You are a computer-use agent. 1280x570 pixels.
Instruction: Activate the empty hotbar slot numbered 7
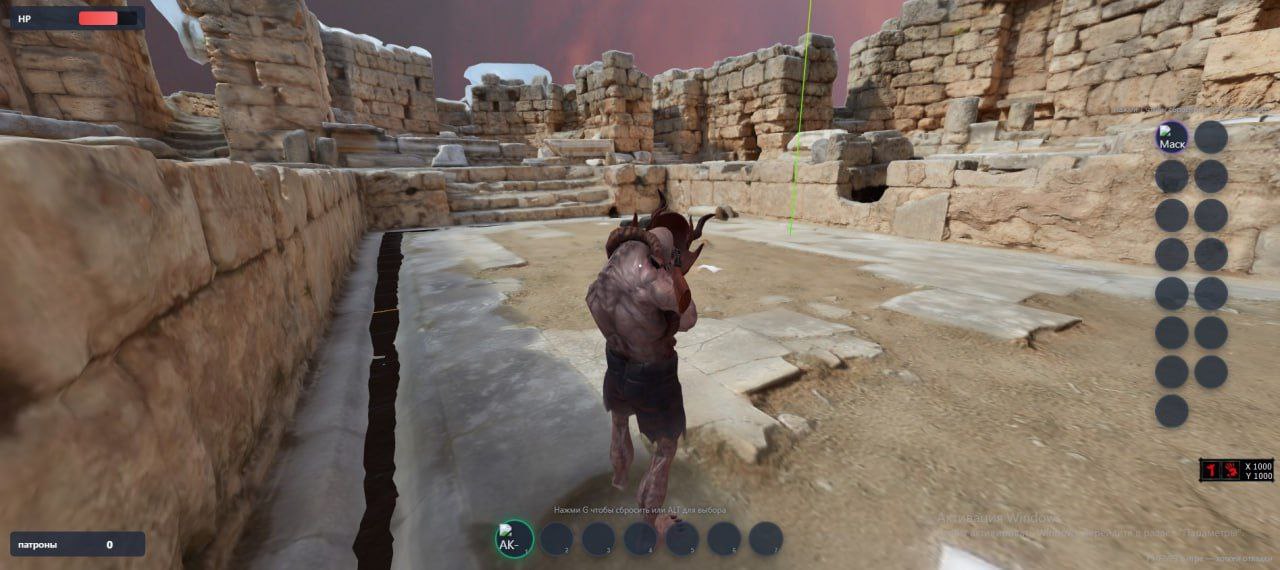point(766,539)
